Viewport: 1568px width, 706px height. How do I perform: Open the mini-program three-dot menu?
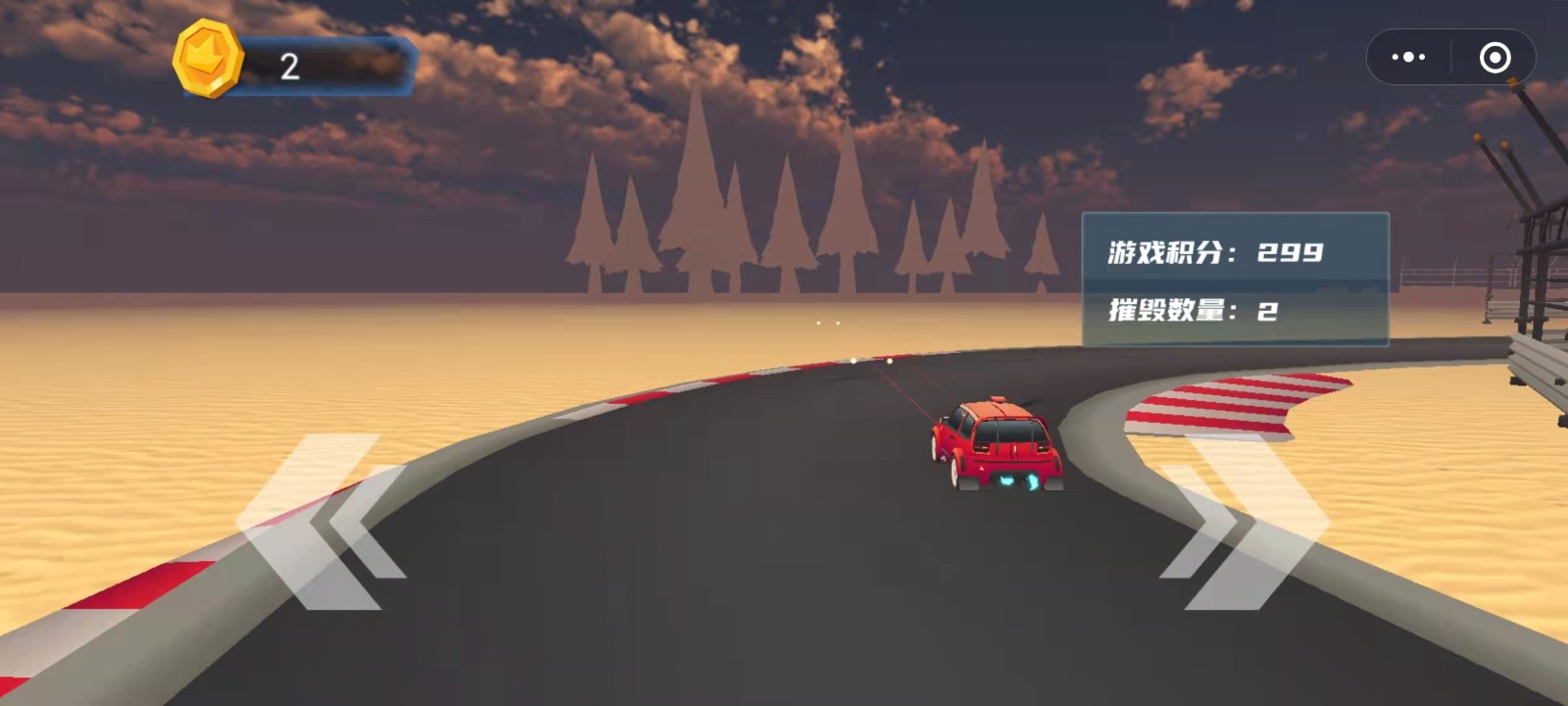point(1408,58)
